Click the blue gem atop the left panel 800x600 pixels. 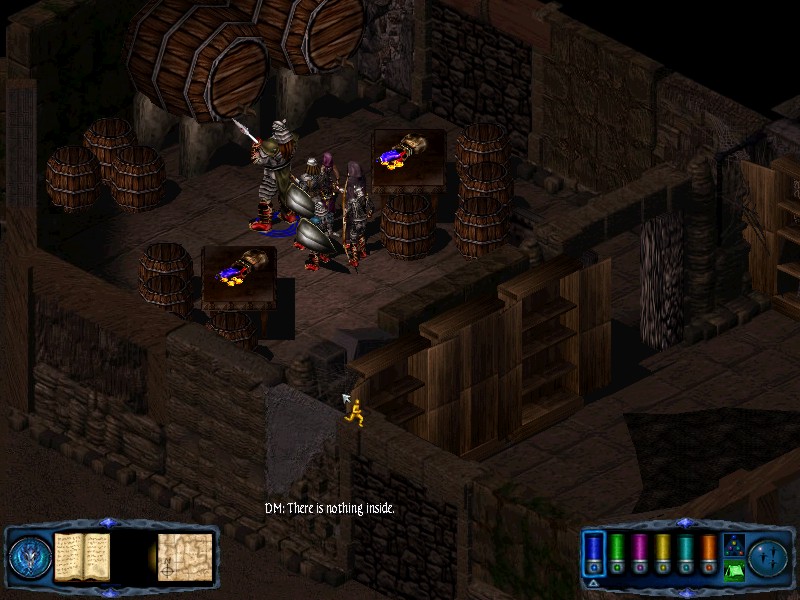tap(109, 522)
